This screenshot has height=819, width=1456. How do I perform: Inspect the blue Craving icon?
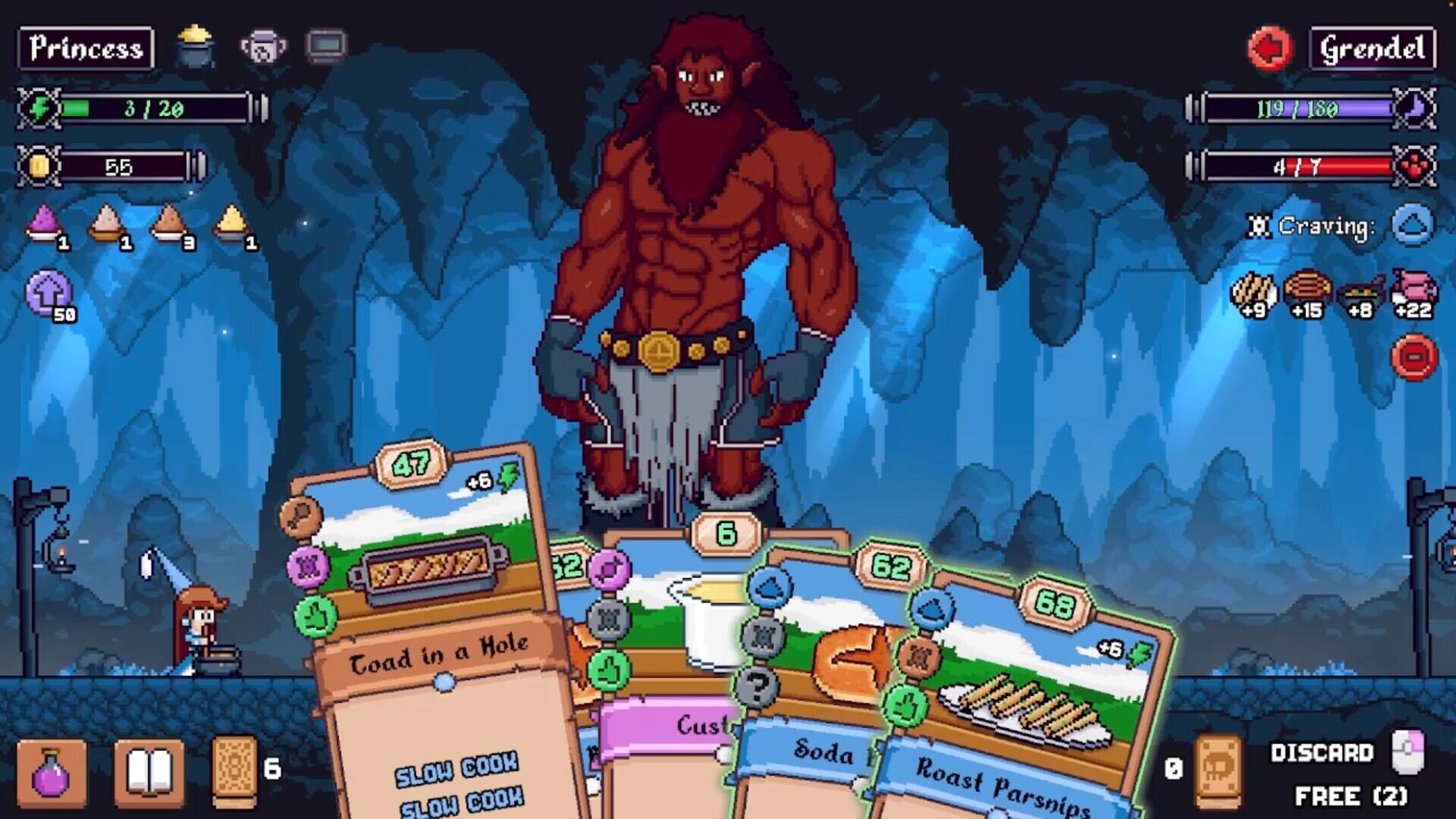[1412, 225]
